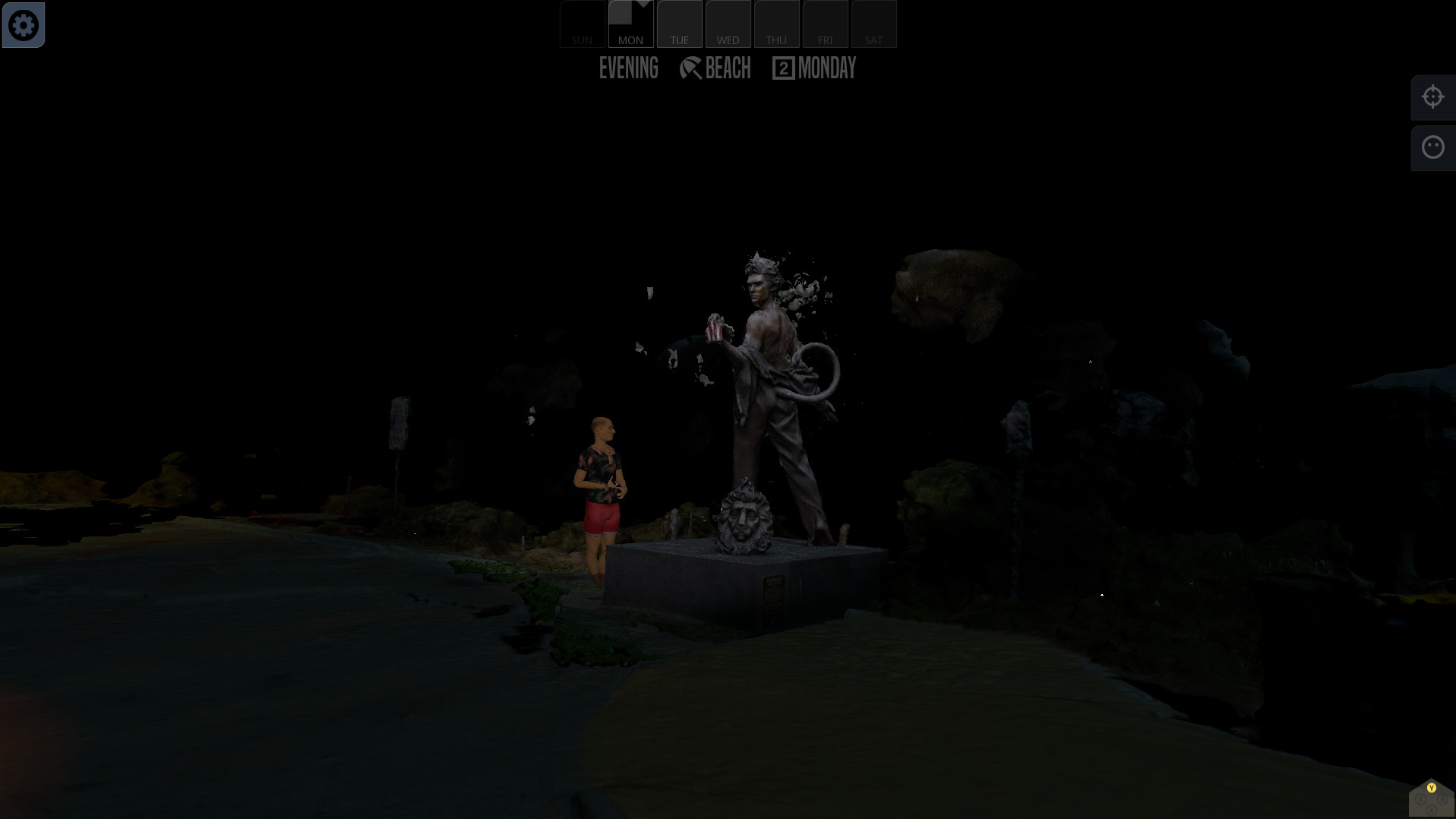1456x819 pixels.
Task: Click the MON progress fill indicator
Action: point(619,11)
